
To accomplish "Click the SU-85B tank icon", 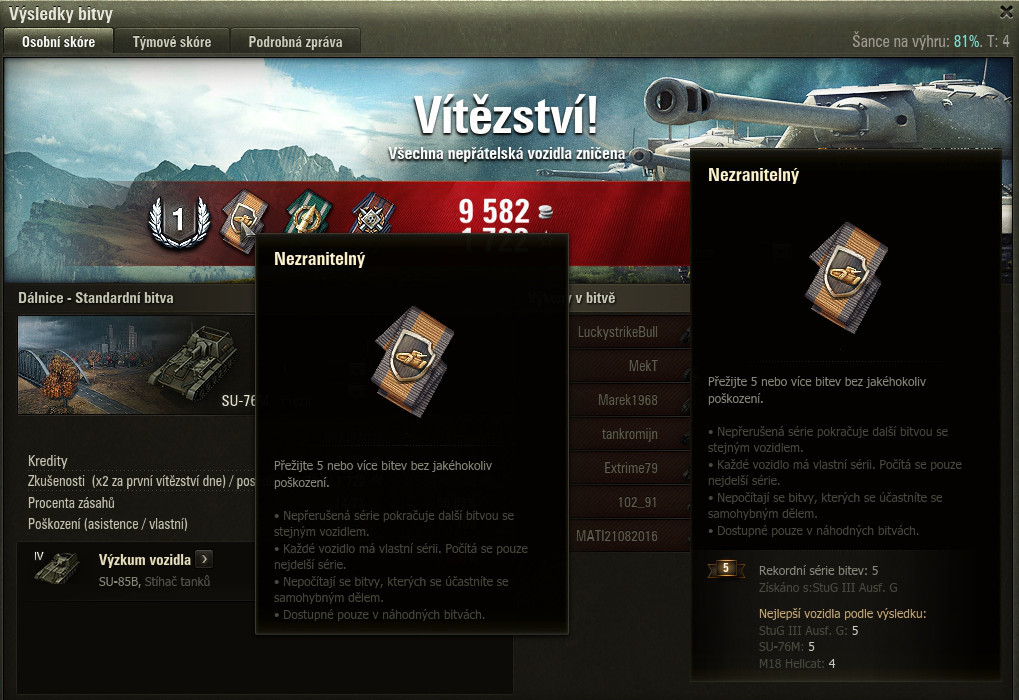I will (58, 567).
